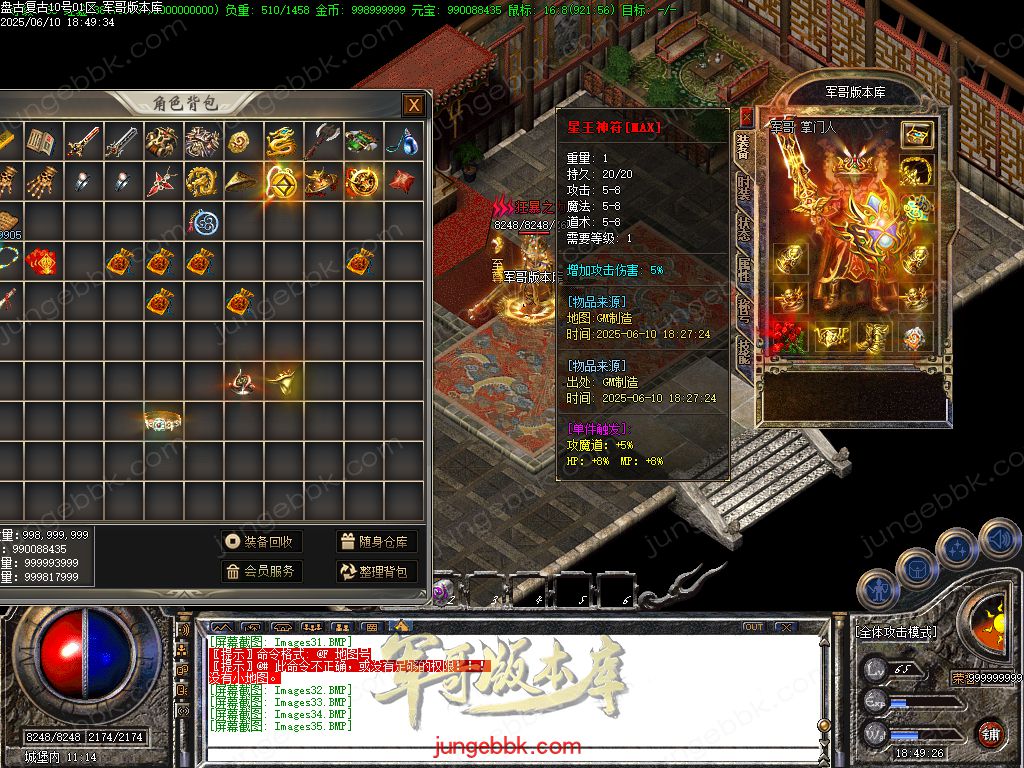Screen dimensions: 1024x768
Task: Select the blue swirl charm item
Action: (x=206, y=222)
